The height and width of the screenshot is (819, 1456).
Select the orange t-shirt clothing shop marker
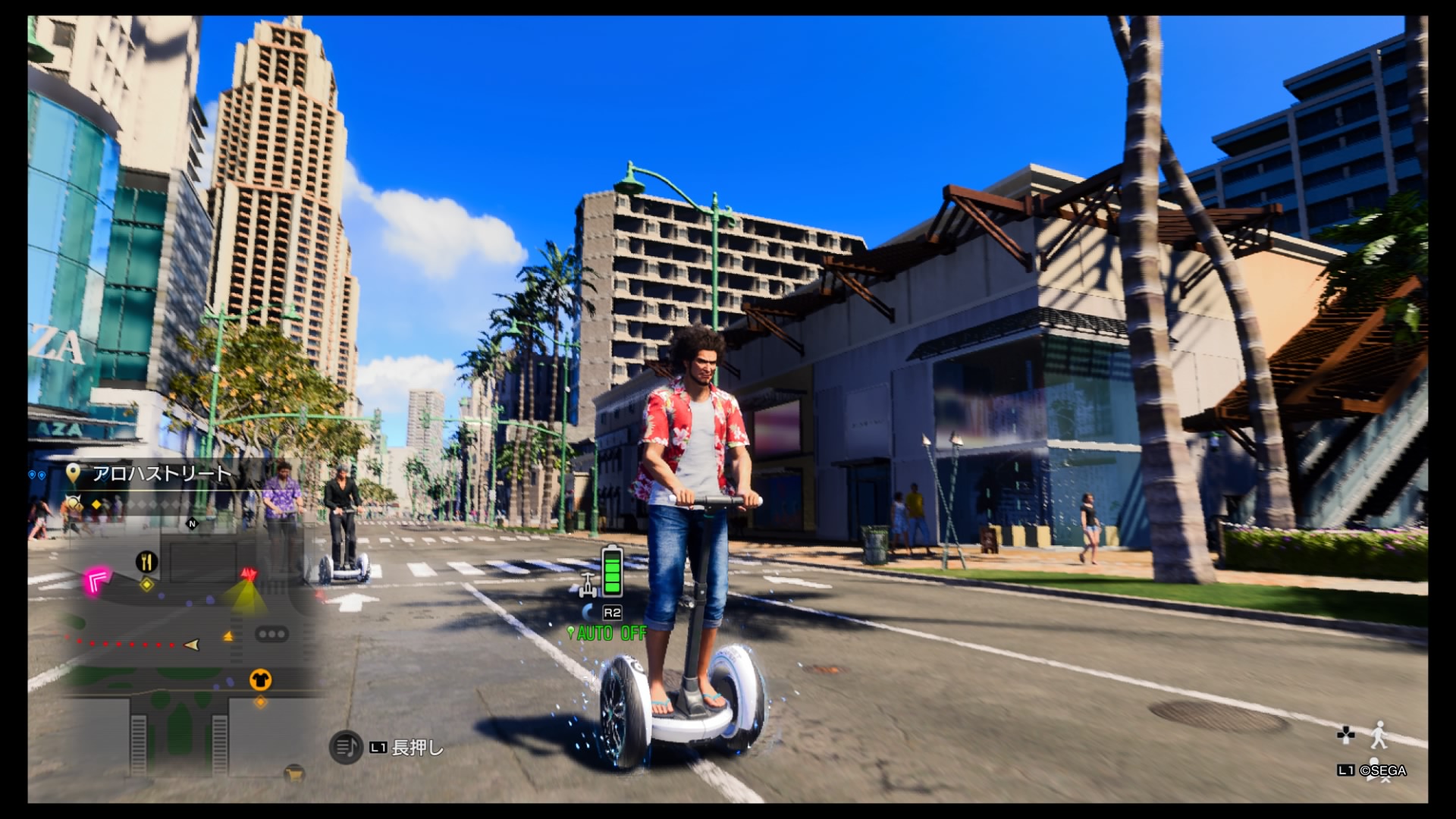pyautogui.click(x=260, y=679)
